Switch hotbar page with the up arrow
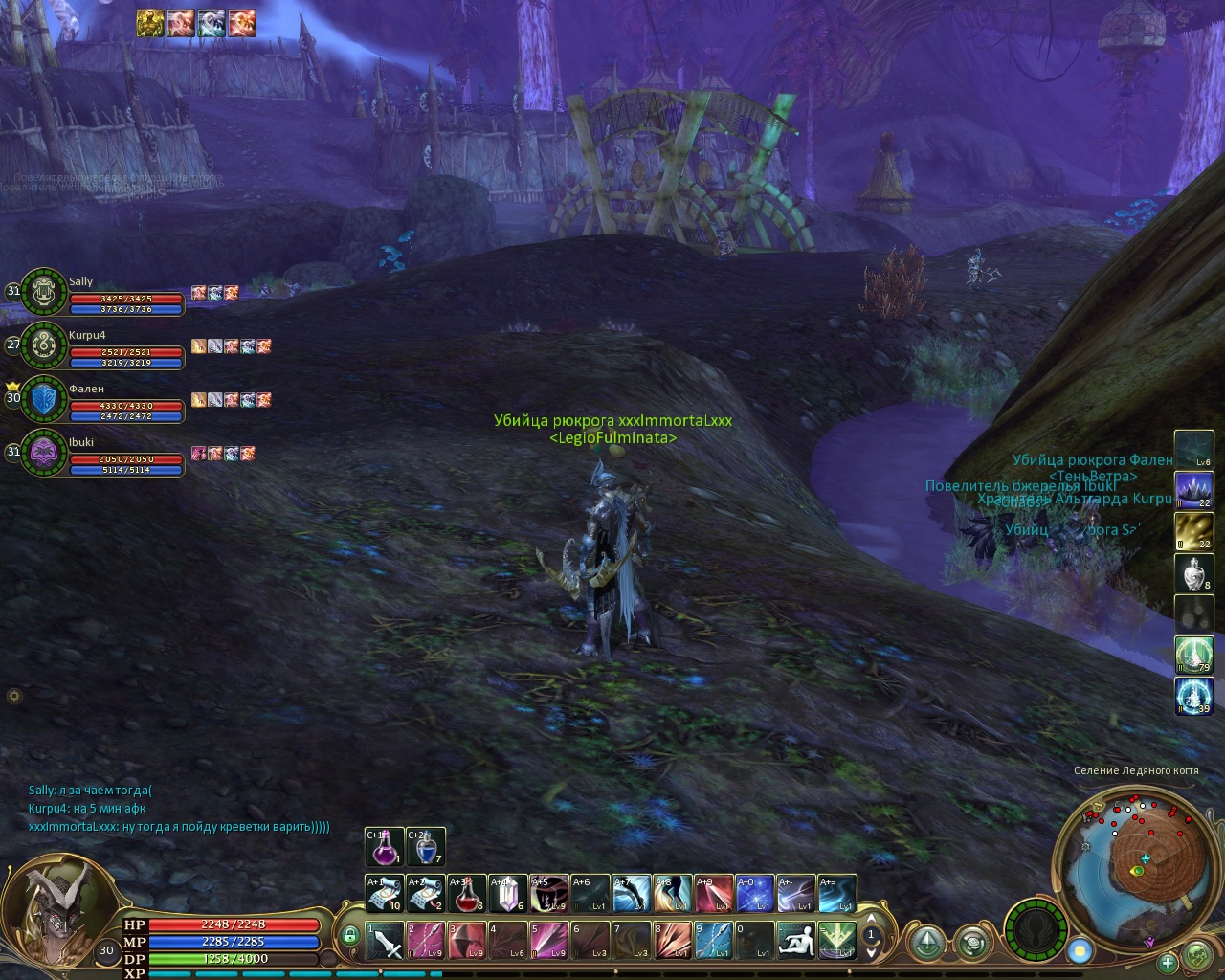This screenshot has height=980, width=1225. tap(871, 920)
